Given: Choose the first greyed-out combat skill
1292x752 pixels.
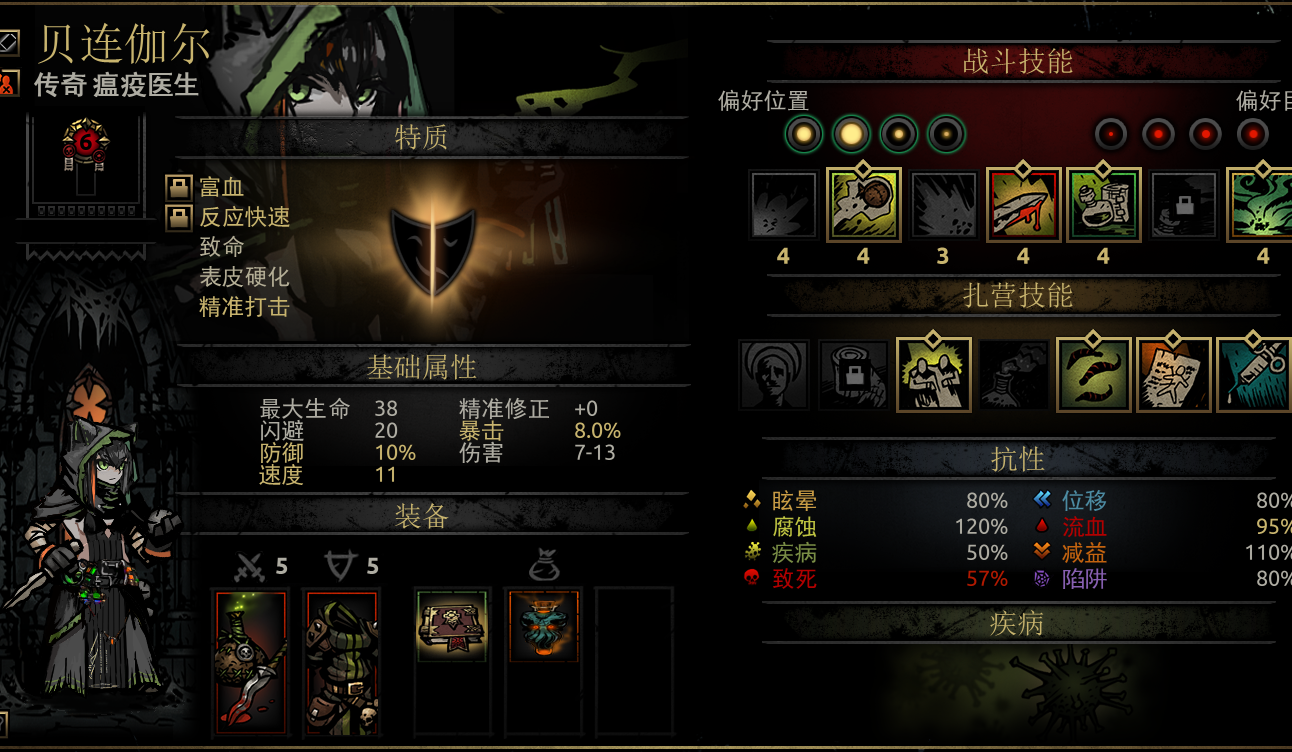Looking at the screenshot, I should 784,205.
